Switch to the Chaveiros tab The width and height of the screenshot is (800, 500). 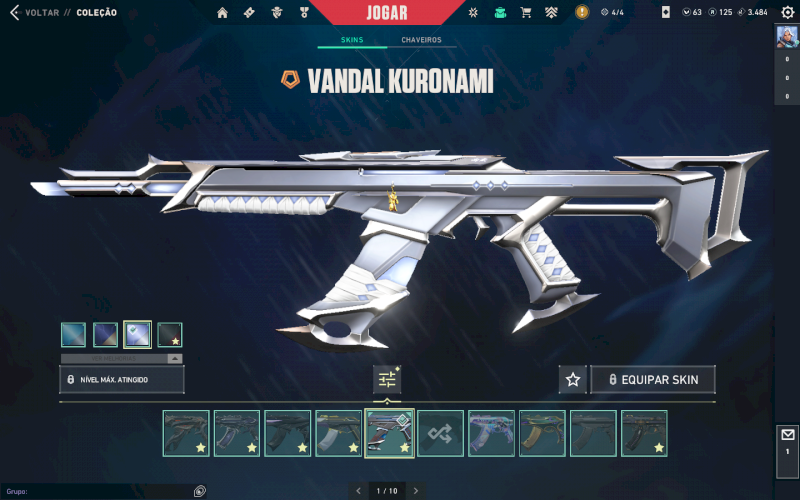[x=421, y=40]
